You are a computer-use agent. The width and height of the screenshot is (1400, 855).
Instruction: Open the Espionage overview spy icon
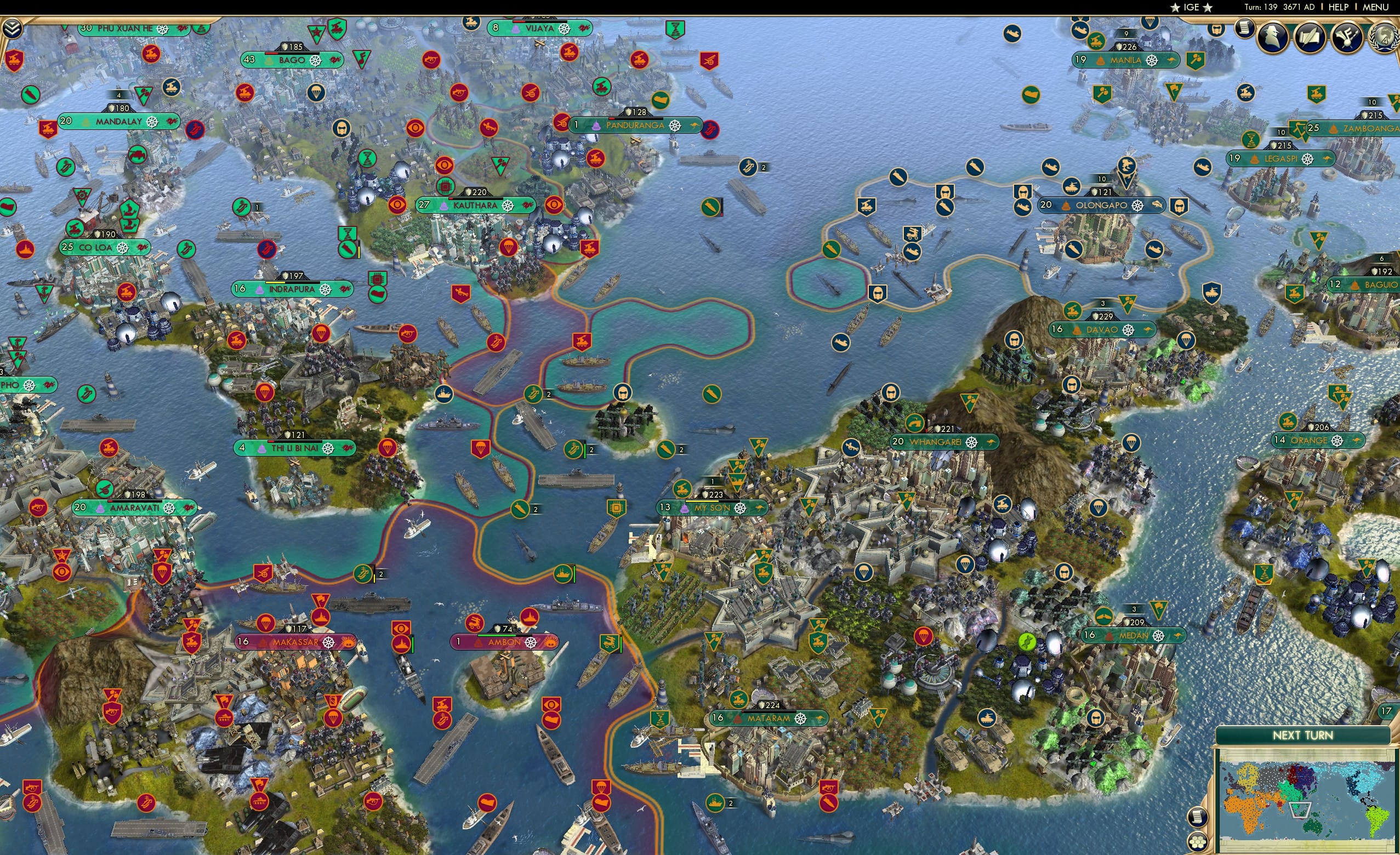[1273, 37]
